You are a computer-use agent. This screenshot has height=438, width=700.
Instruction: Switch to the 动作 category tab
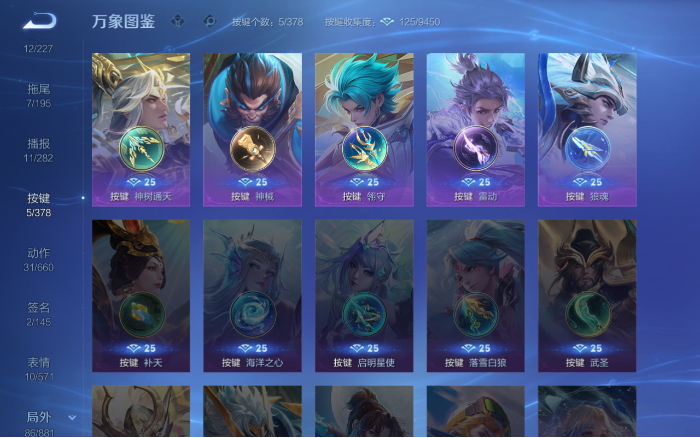click(x=39, y=260)
